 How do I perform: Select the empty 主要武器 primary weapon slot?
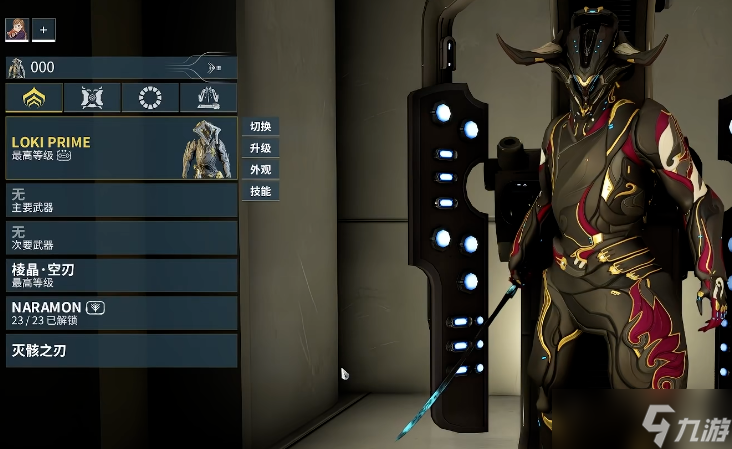[x=121, y=200]
